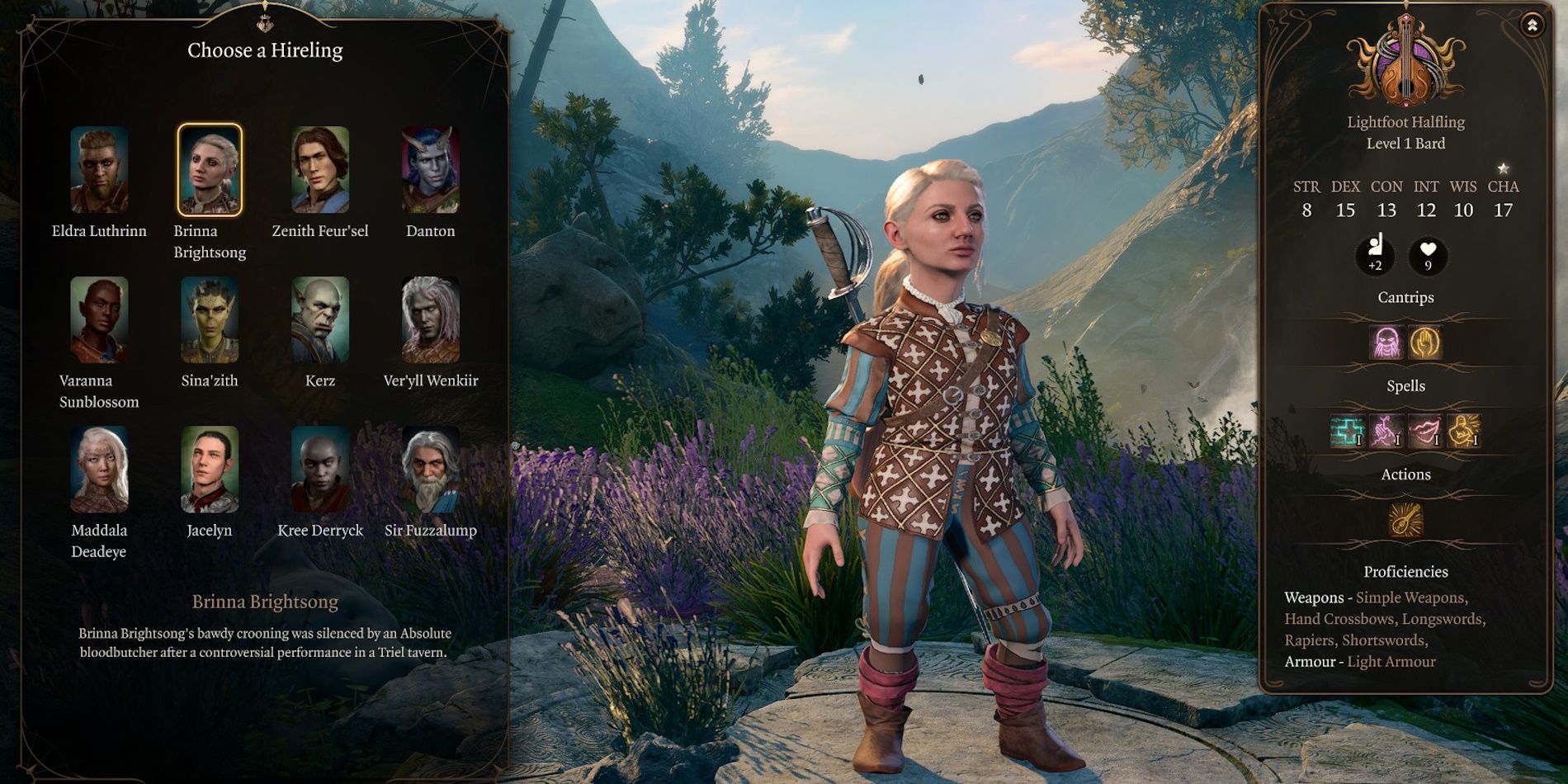Screen dimensions: 1568x784
Task: Select Ver'yll Wenkiir's portrait
Action: point(430,320)
